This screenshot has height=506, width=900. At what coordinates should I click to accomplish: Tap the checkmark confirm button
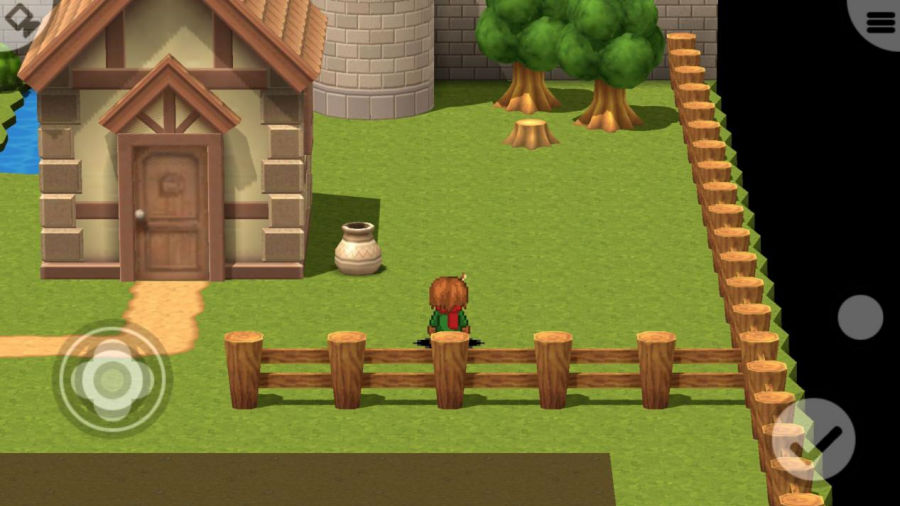(813, 439)
